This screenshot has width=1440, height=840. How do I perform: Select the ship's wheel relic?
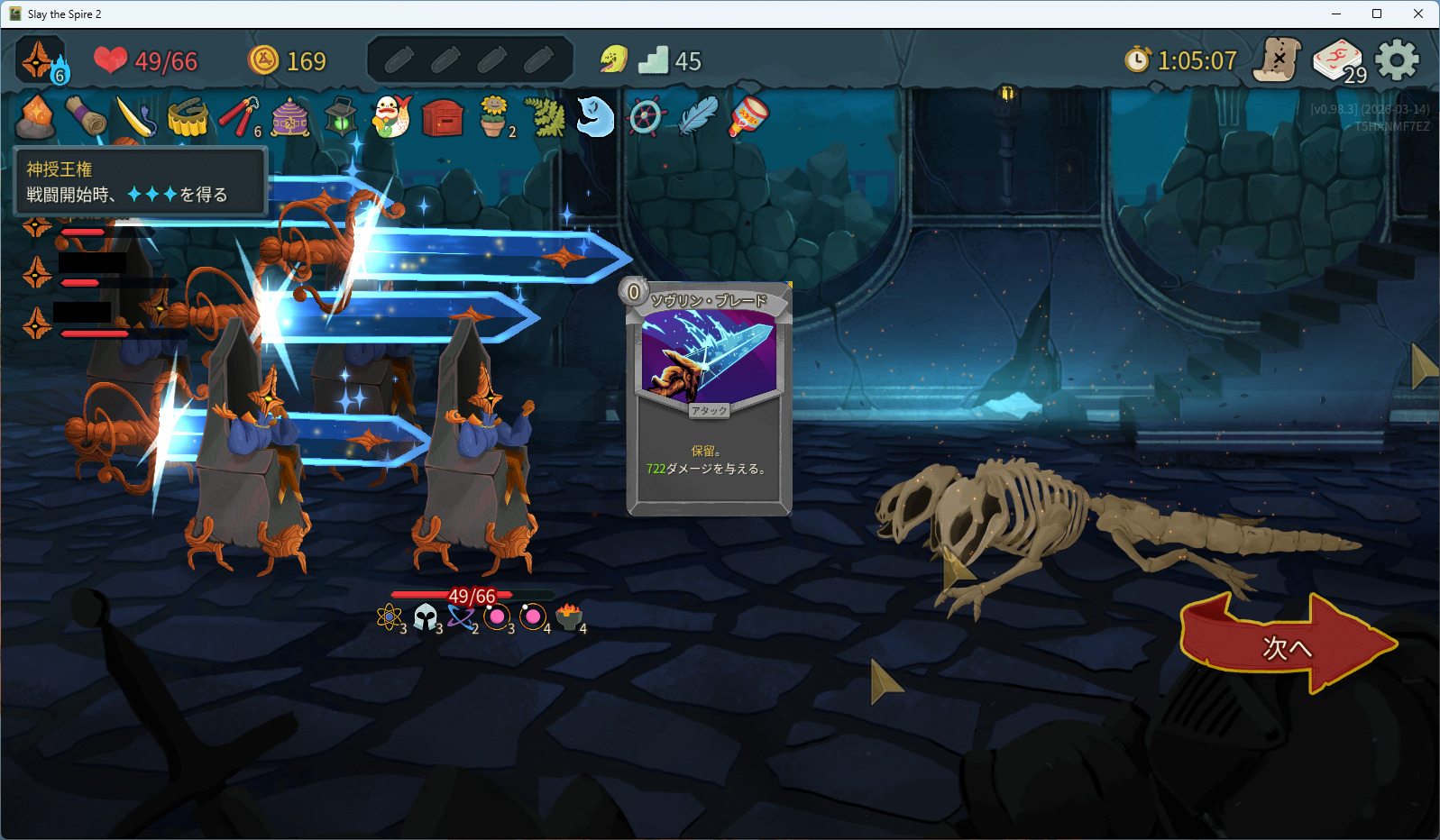pos(646,117)
